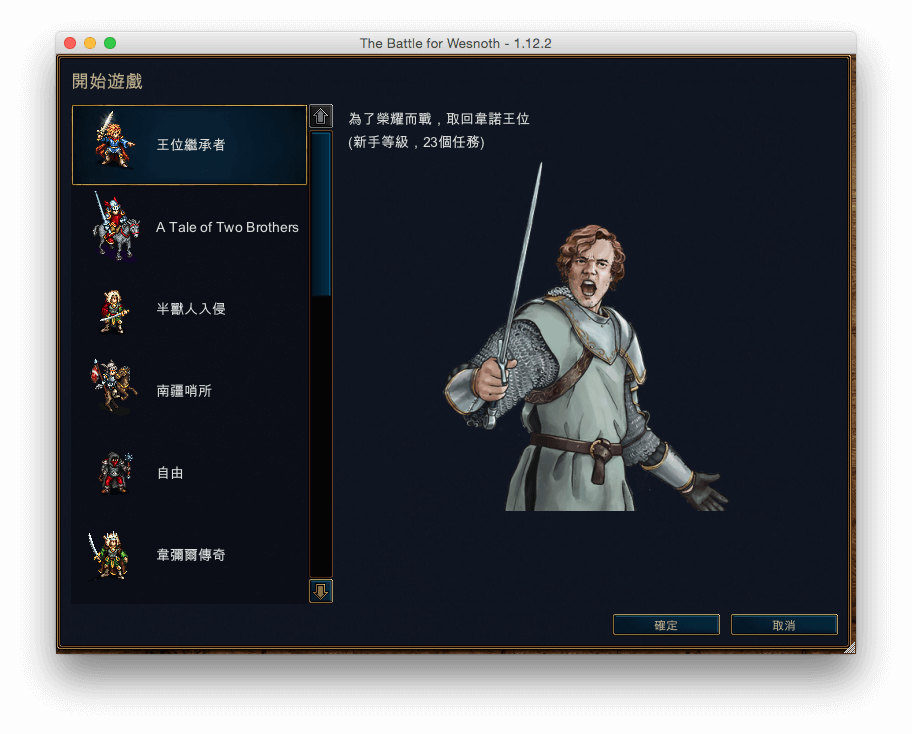Select the 自由 campaign entry

click(189, 473)
